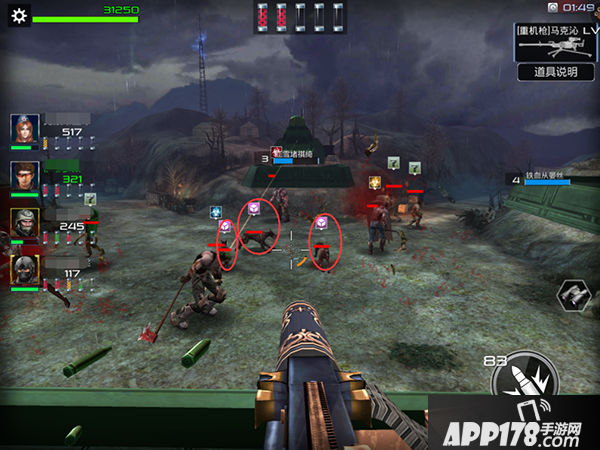
Task: Choose the gas-mask soldier portrait
Action: pos(25,269)
